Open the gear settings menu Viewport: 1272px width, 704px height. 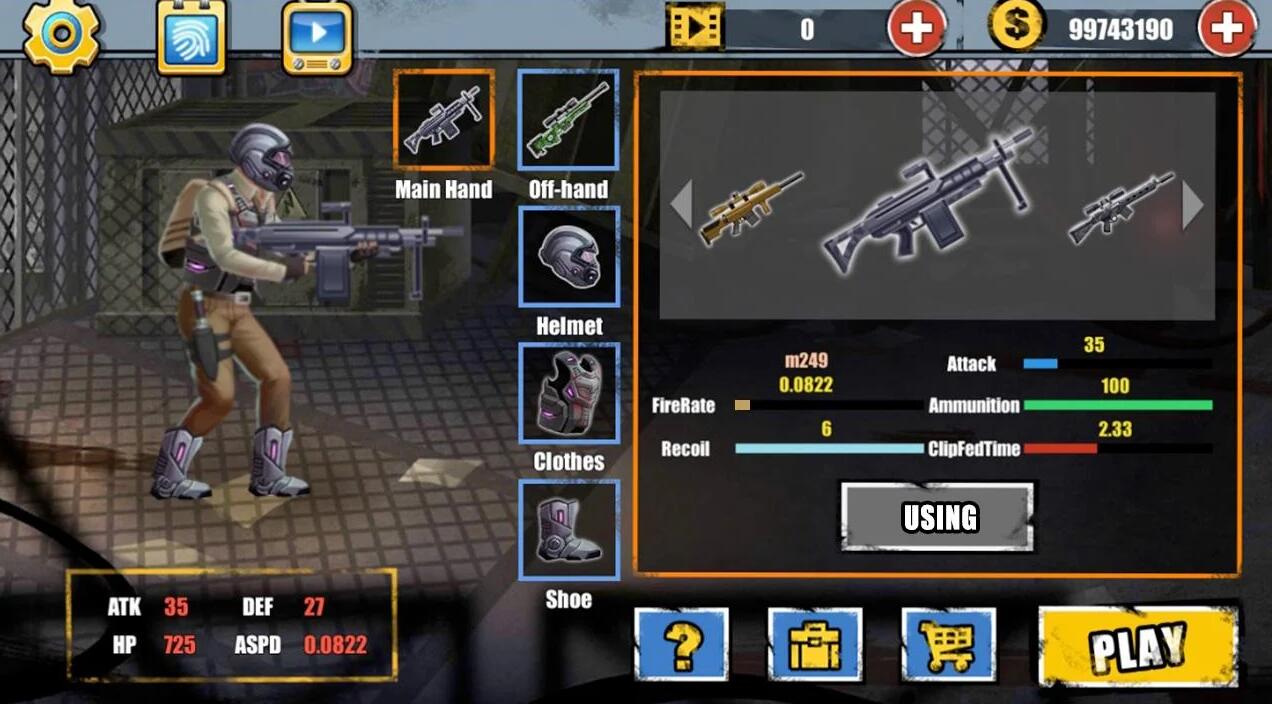(x=61, y=34)
